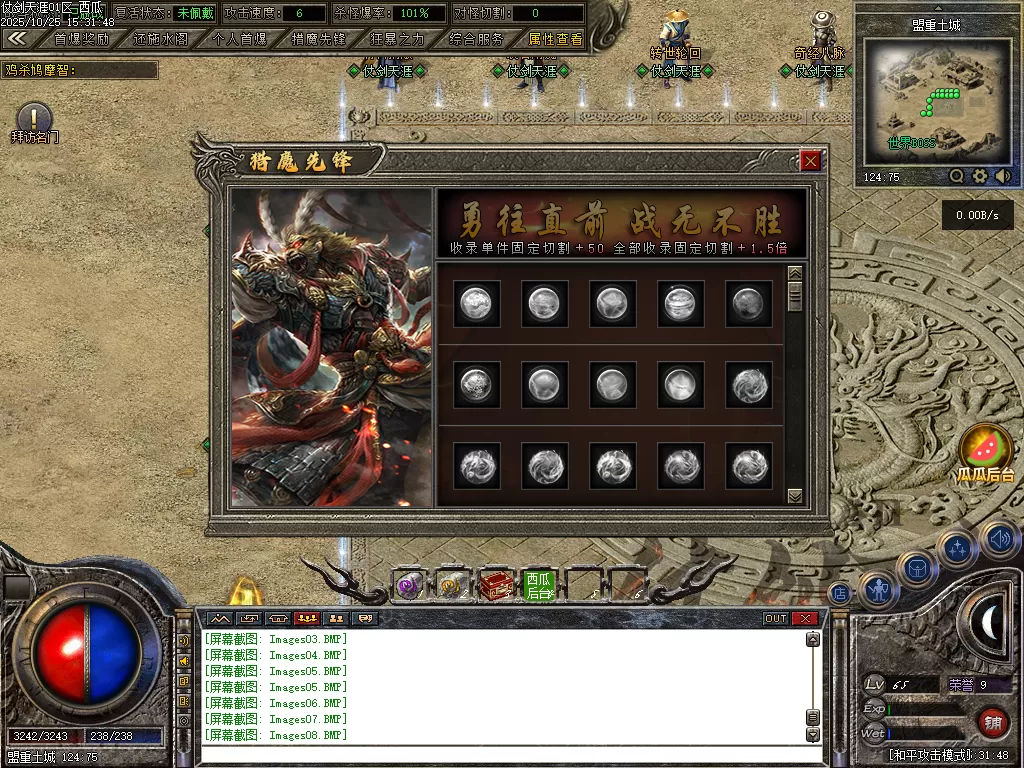
Task: Click the minimap magnifier button
Action: [957, 176]
